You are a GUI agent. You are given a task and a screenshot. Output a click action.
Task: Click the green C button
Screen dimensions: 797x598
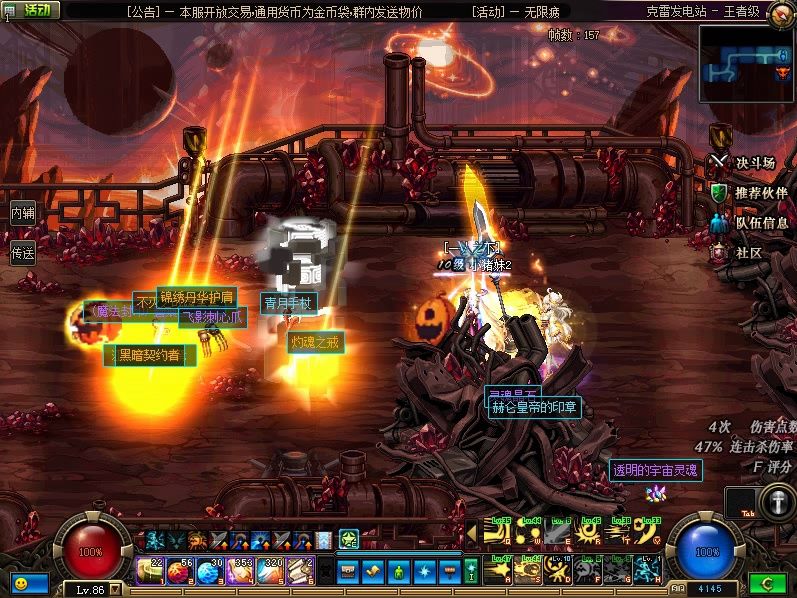tap(767, 582)
